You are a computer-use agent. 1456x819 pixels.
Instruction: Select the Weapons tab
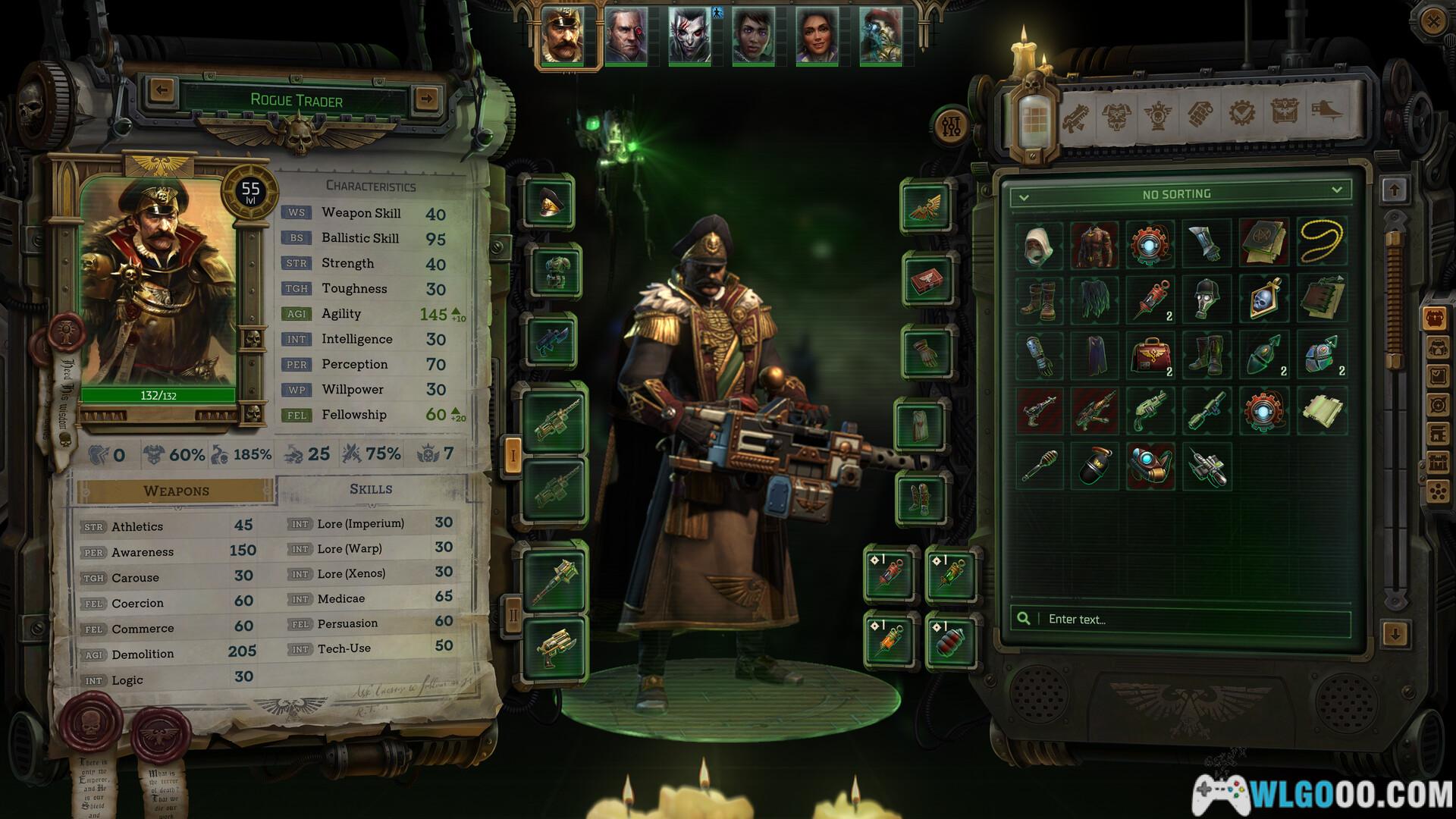pyautogui.click(x=176, y=491)
